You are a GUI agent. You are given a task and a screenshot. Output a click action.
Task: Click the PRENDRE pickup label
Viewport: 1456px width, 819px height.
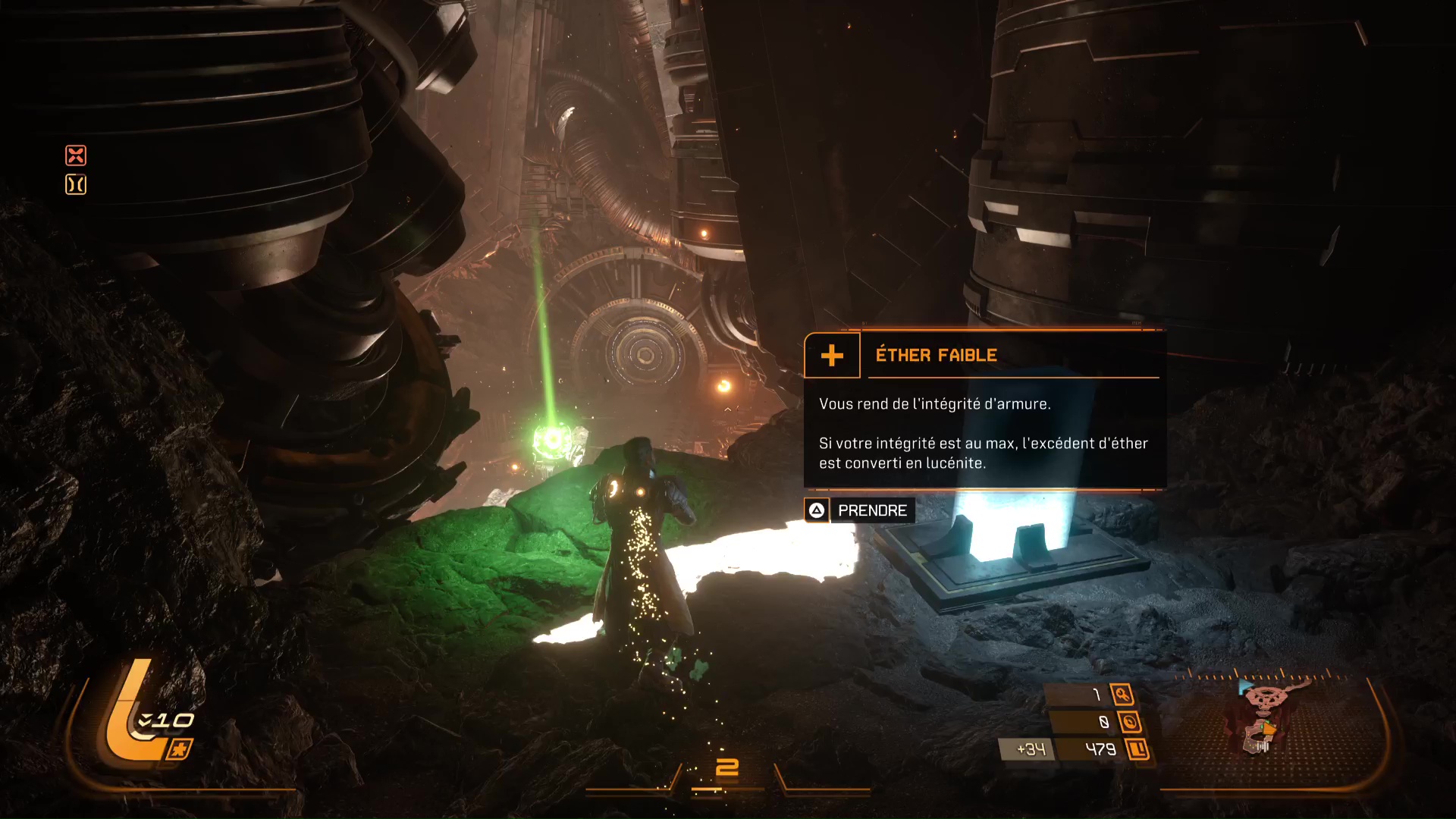[872, 510]
